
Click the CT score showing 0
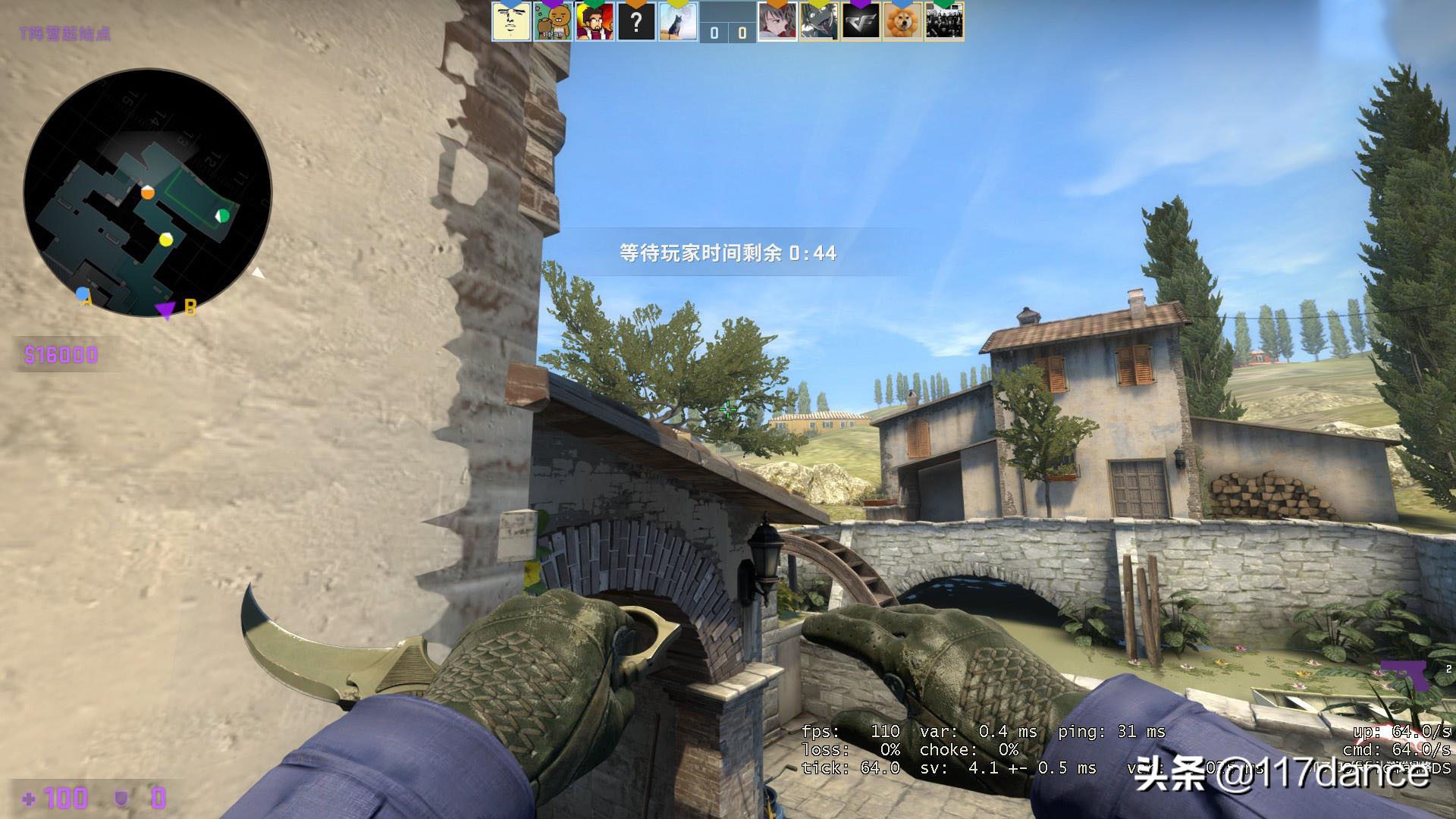tap(714, 32)
